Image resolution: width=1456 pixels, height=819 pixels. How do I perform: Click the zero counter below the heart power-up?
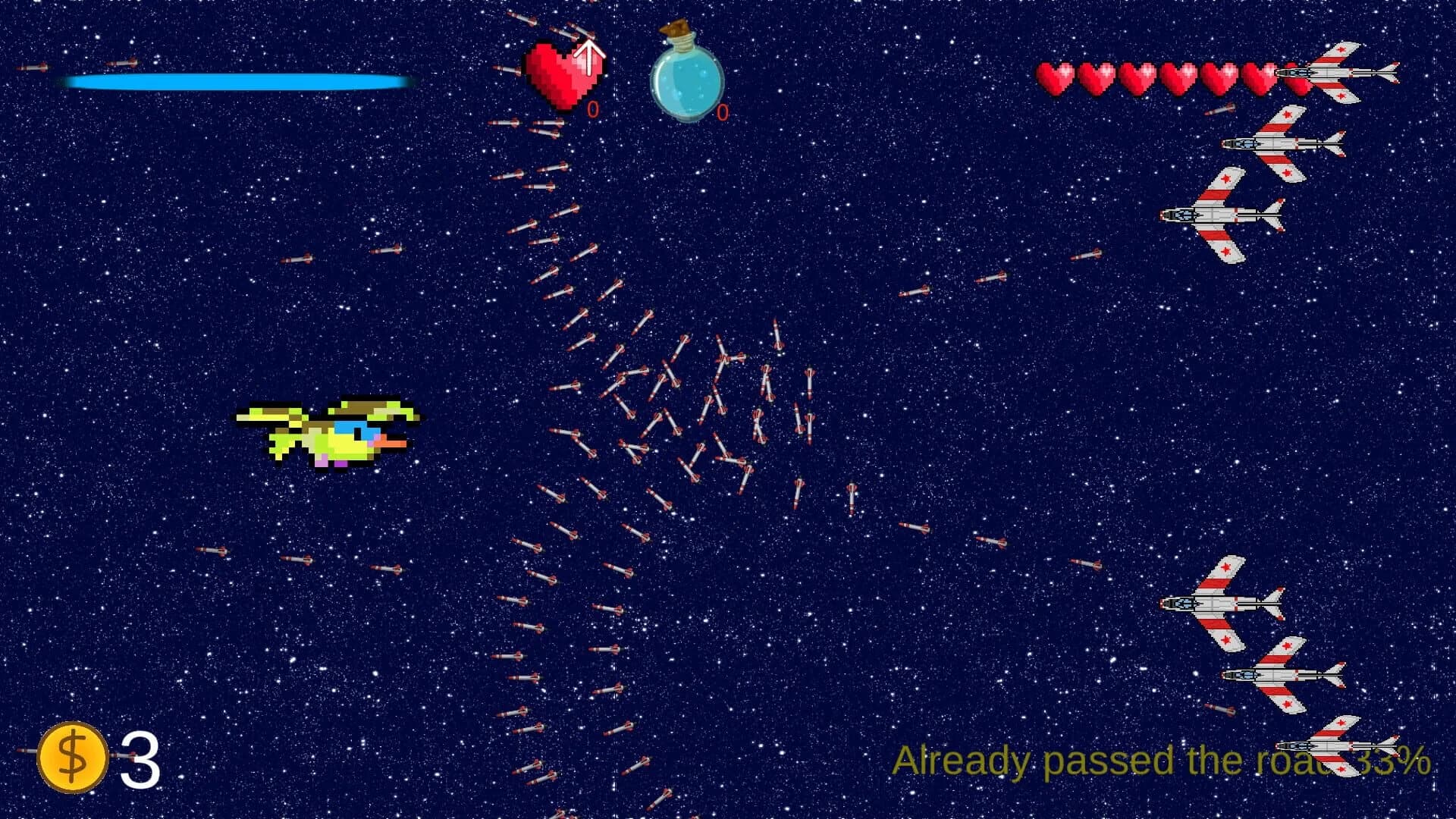pyautogui.click(x=592, y=108)
